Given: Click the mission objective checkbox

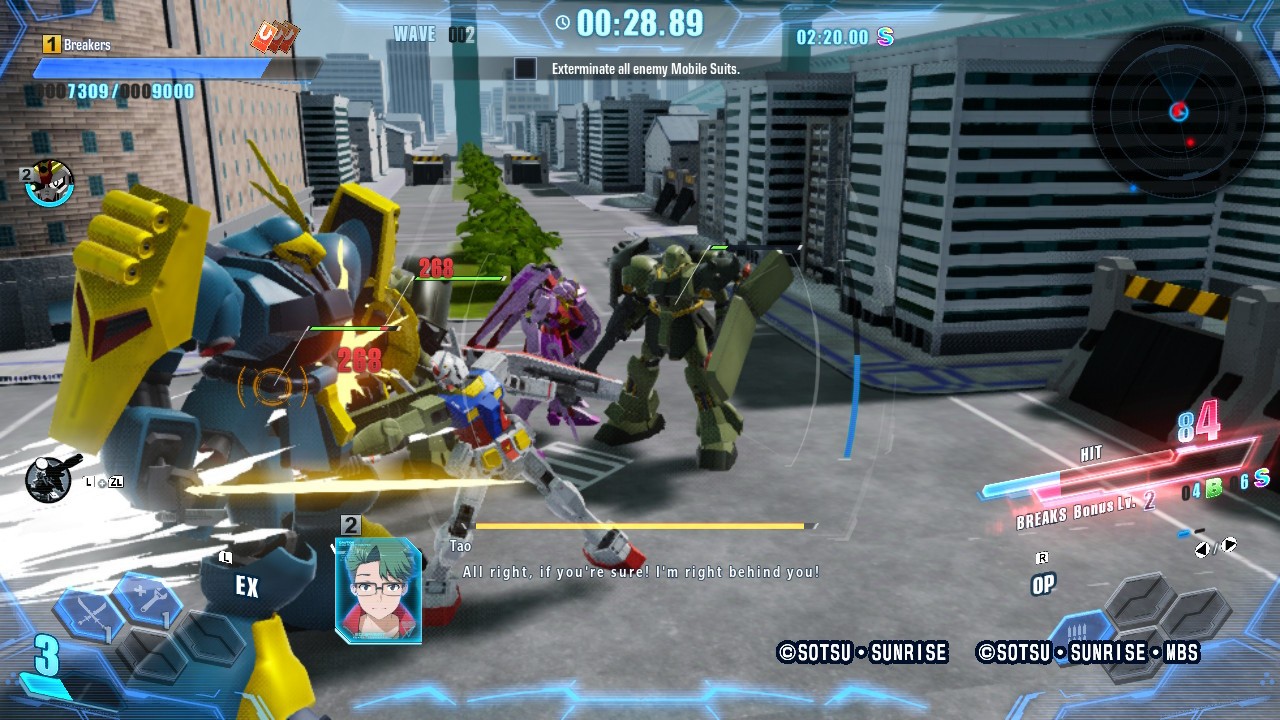Looking at the screenshot, I should click(525, 69).
